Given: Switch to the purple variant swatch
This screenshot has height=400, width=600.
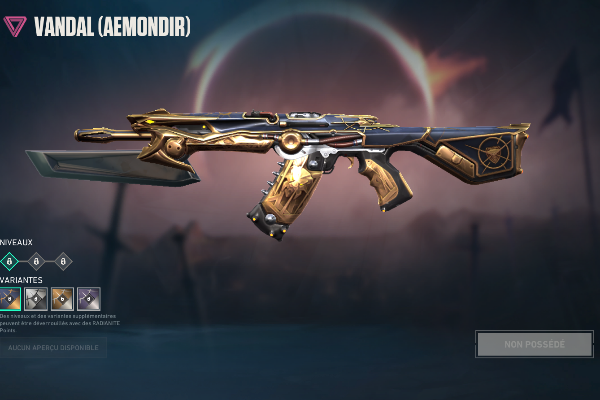Looking at the screenshot, I should point(89,298).
